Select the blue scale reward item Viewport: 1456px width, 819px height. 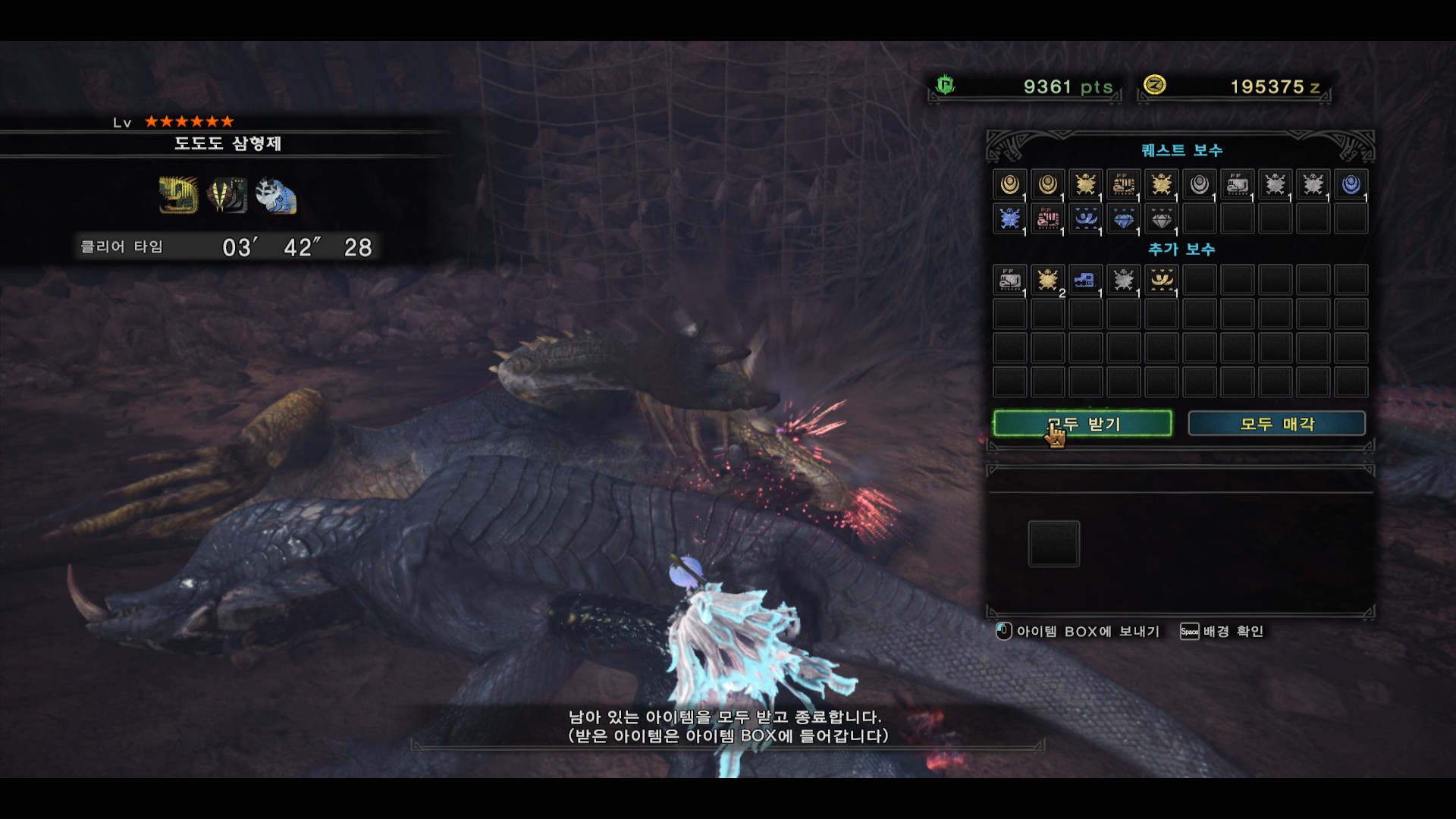click(x=1351, y=184)
